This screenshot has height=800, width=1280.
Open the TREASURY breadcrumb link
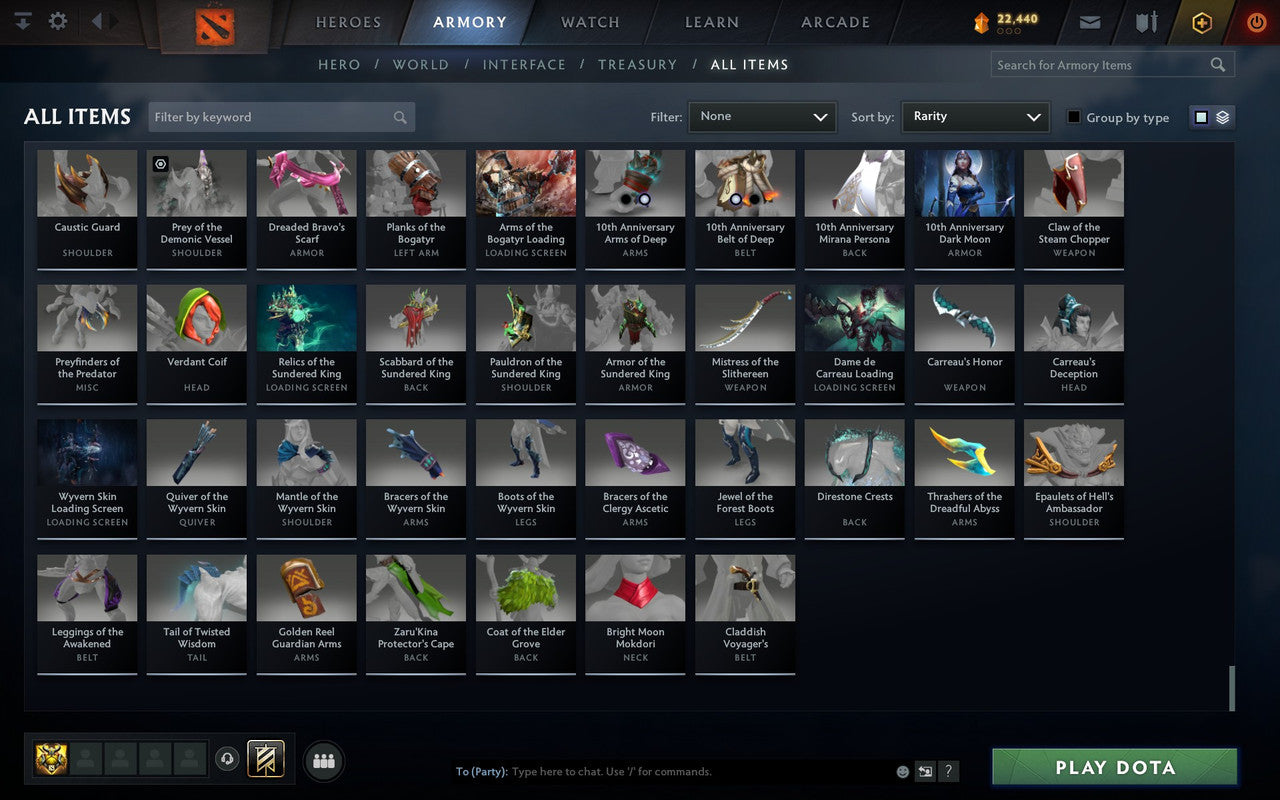pos(637,64)
